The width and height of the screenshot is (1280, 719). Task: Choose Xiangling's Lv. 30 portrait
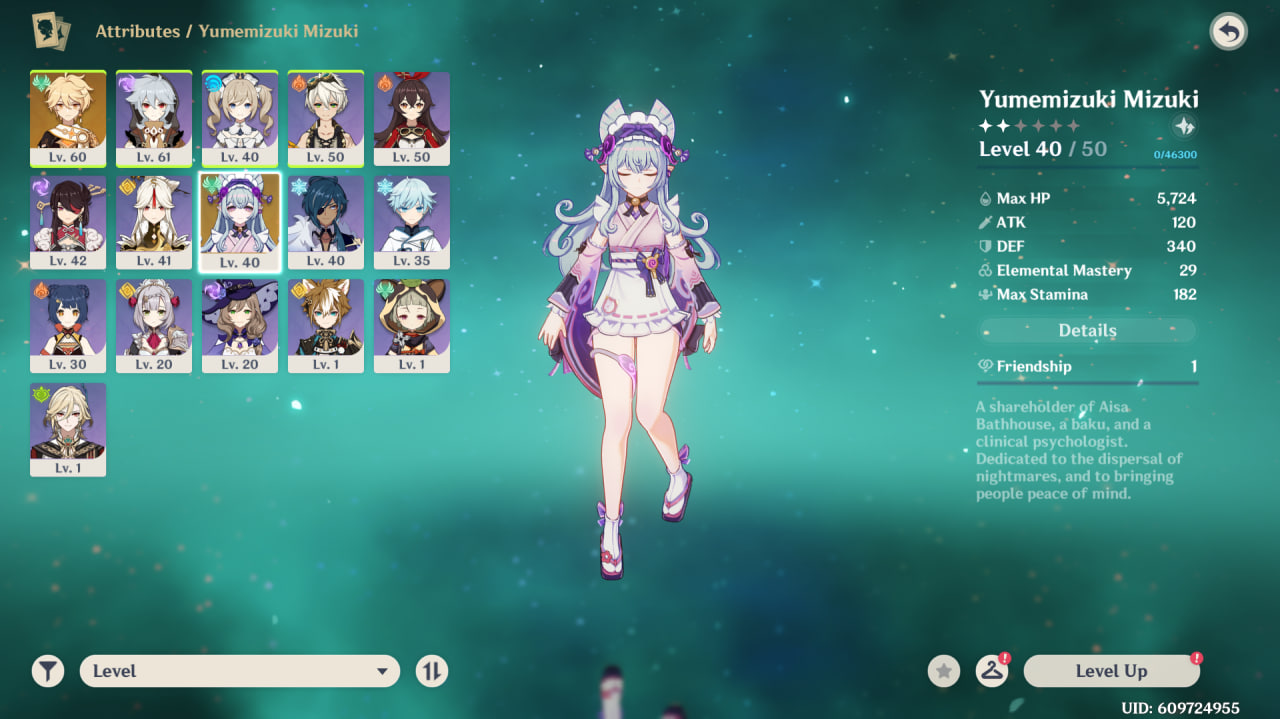point(68,326)
